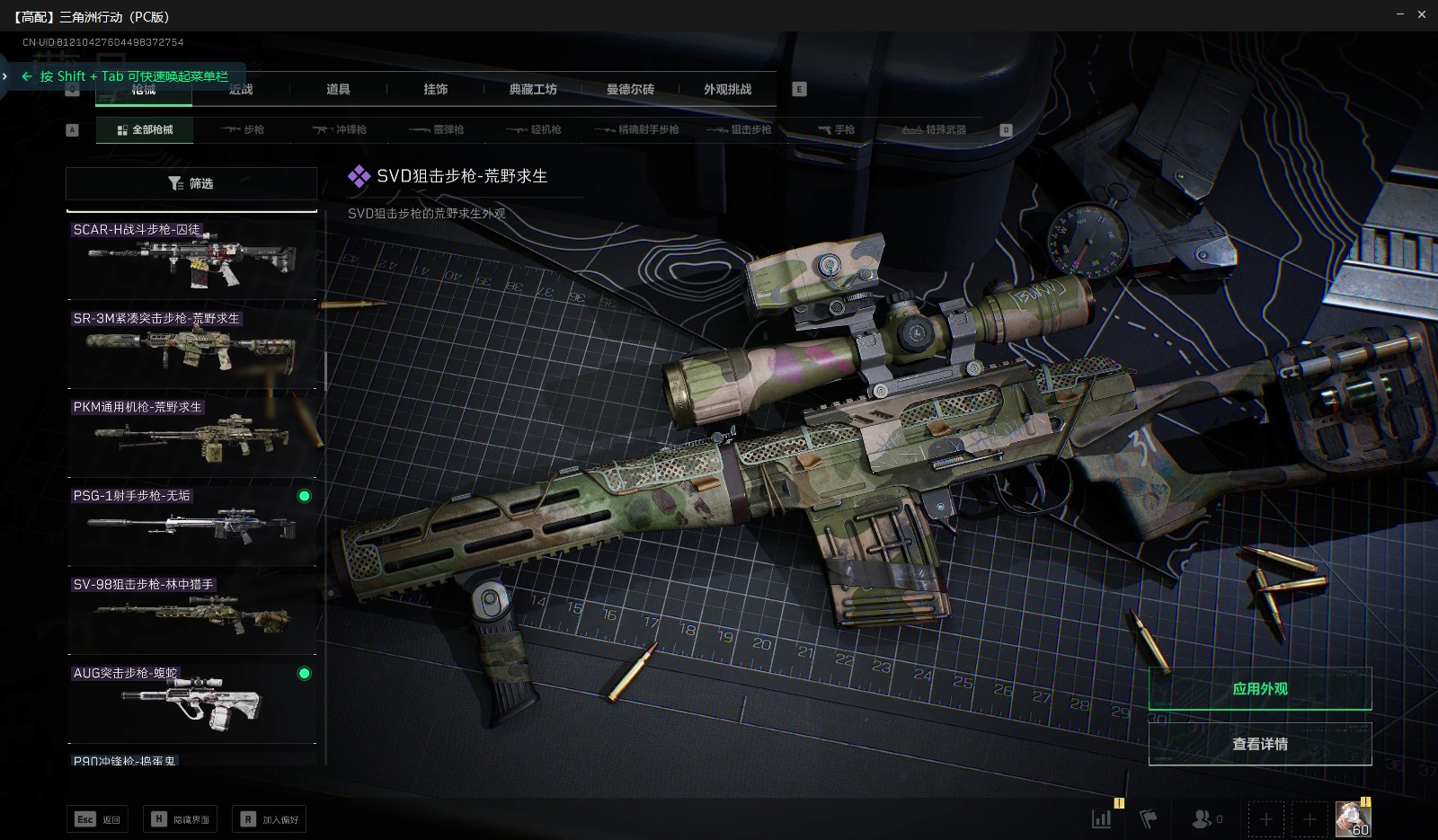The width and height of the screenshot is (1438, 840).
Task: Open 查看详情 skin details
Action: point(1259,744)
